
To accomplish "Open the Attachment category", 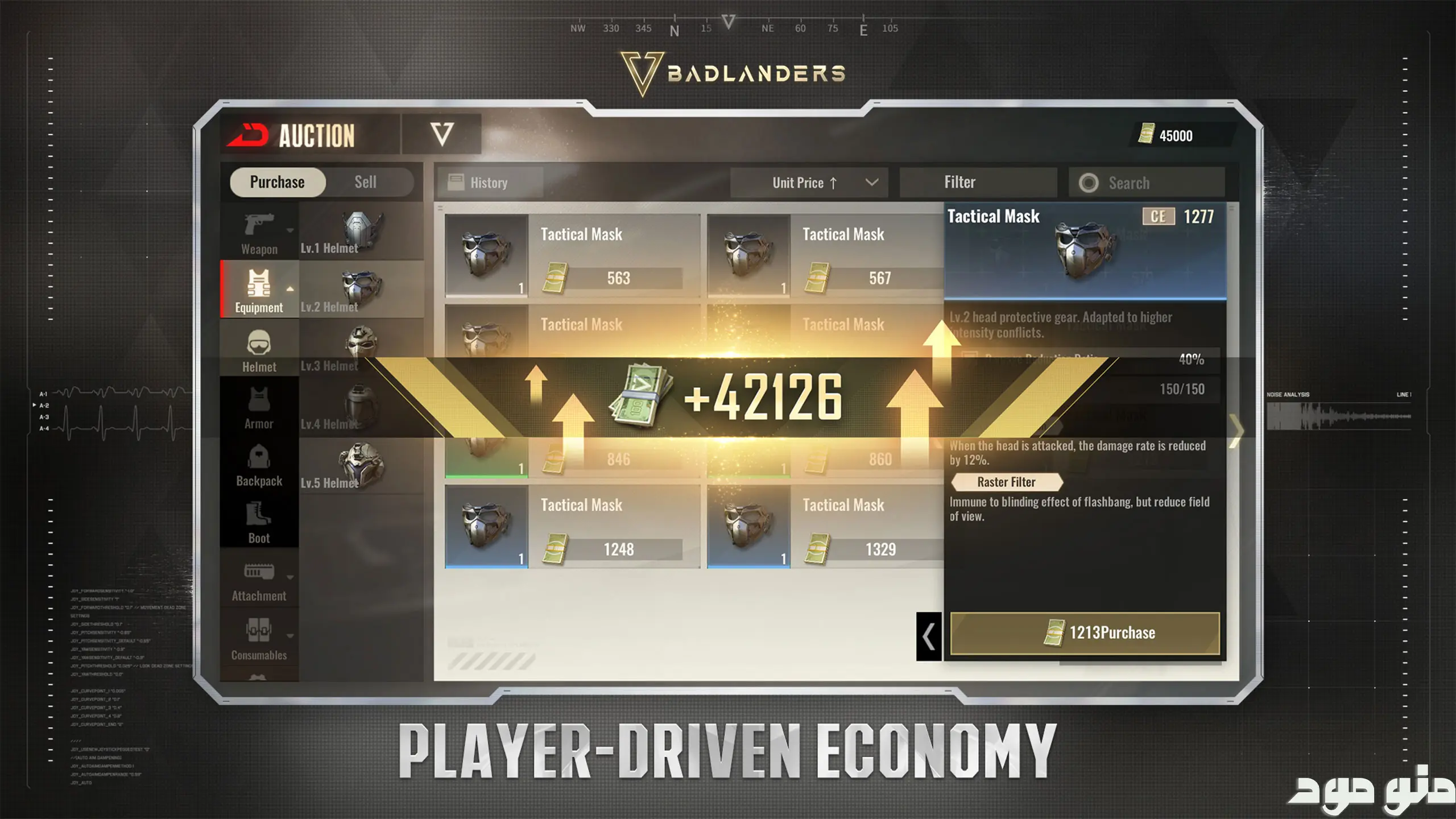I will pos(259,580).
